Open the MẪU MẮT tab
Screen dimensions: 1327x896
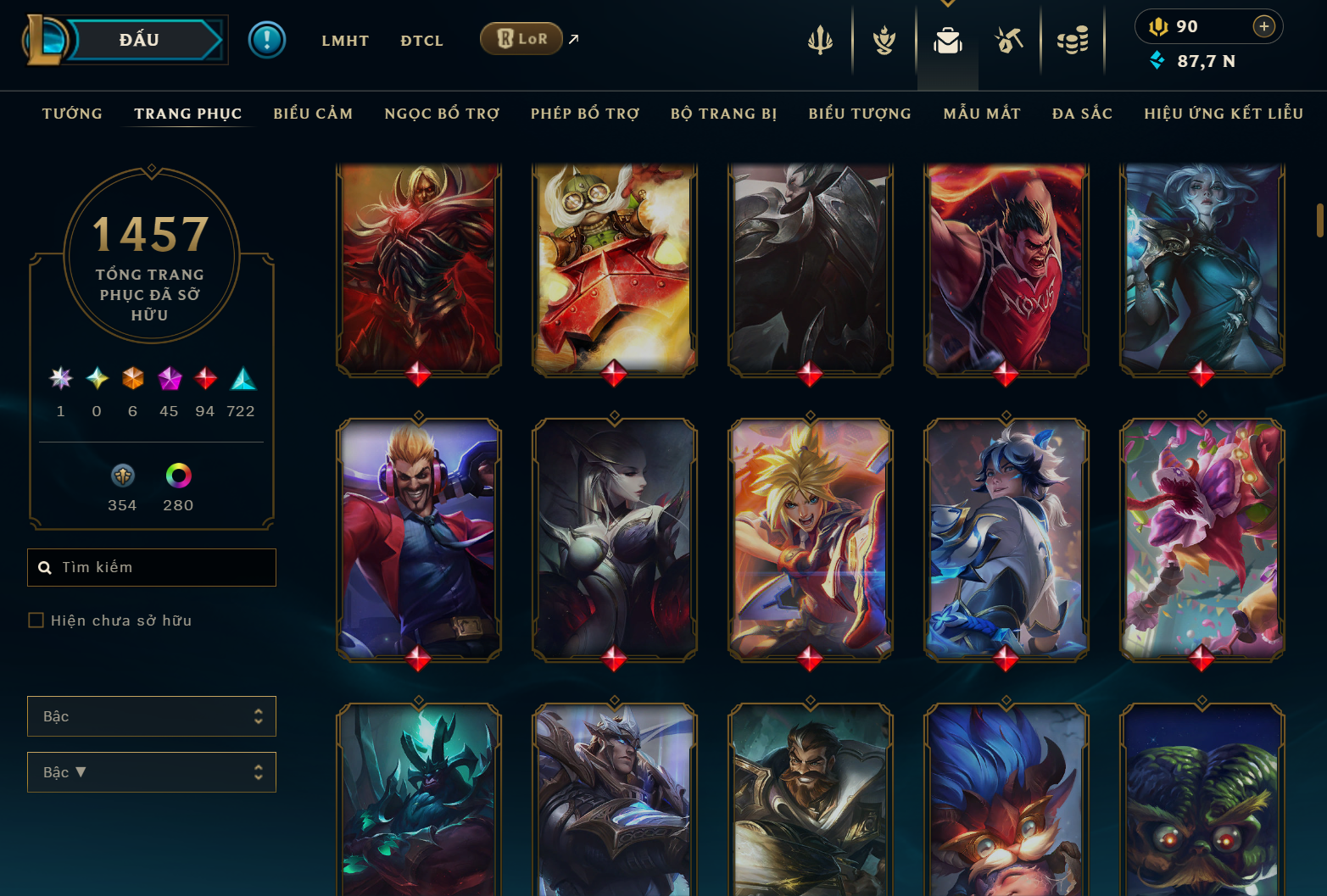click(982, 114)
